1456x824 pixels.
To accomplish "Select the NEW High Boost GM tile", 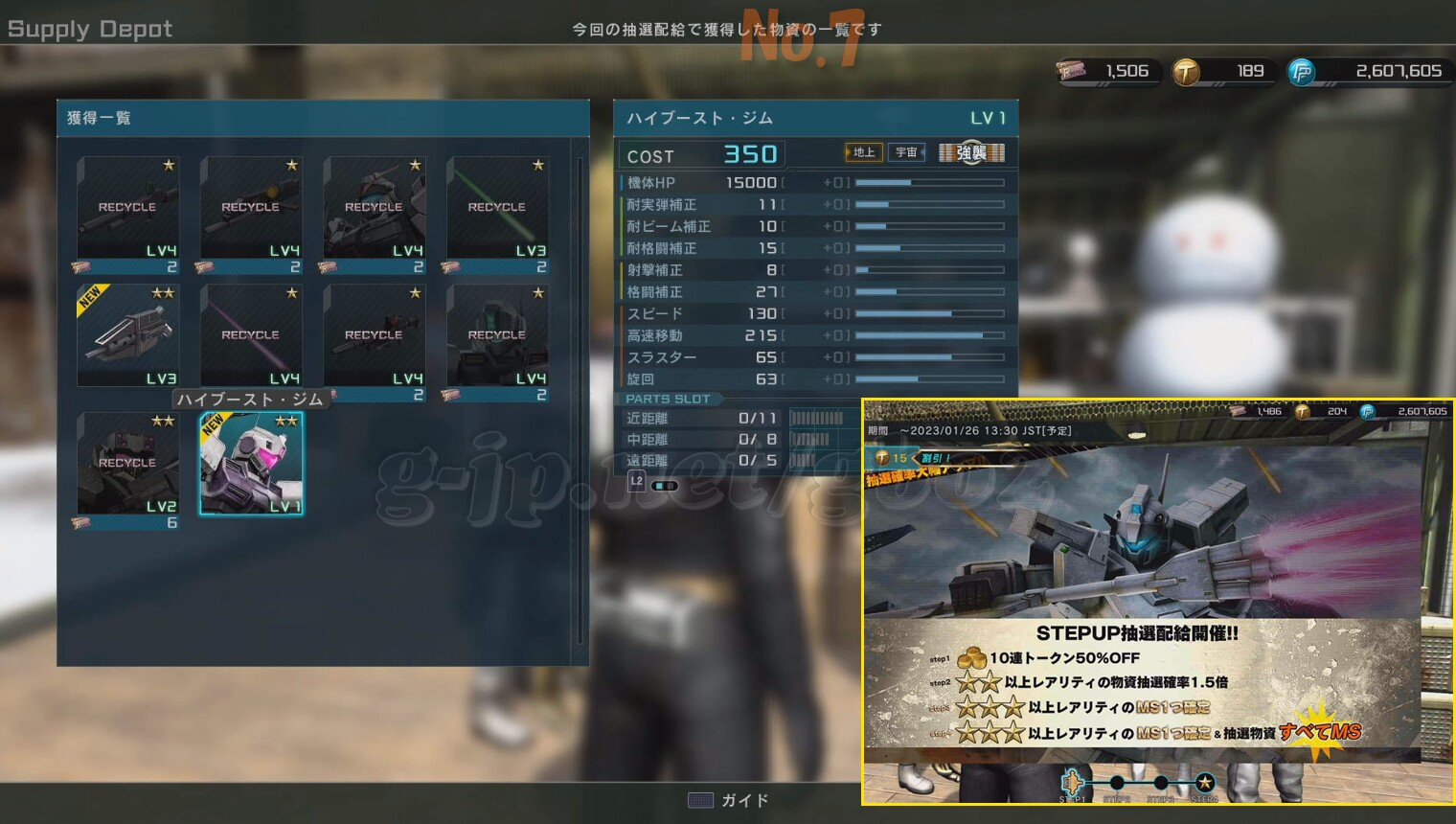I will tap(251, 464).
